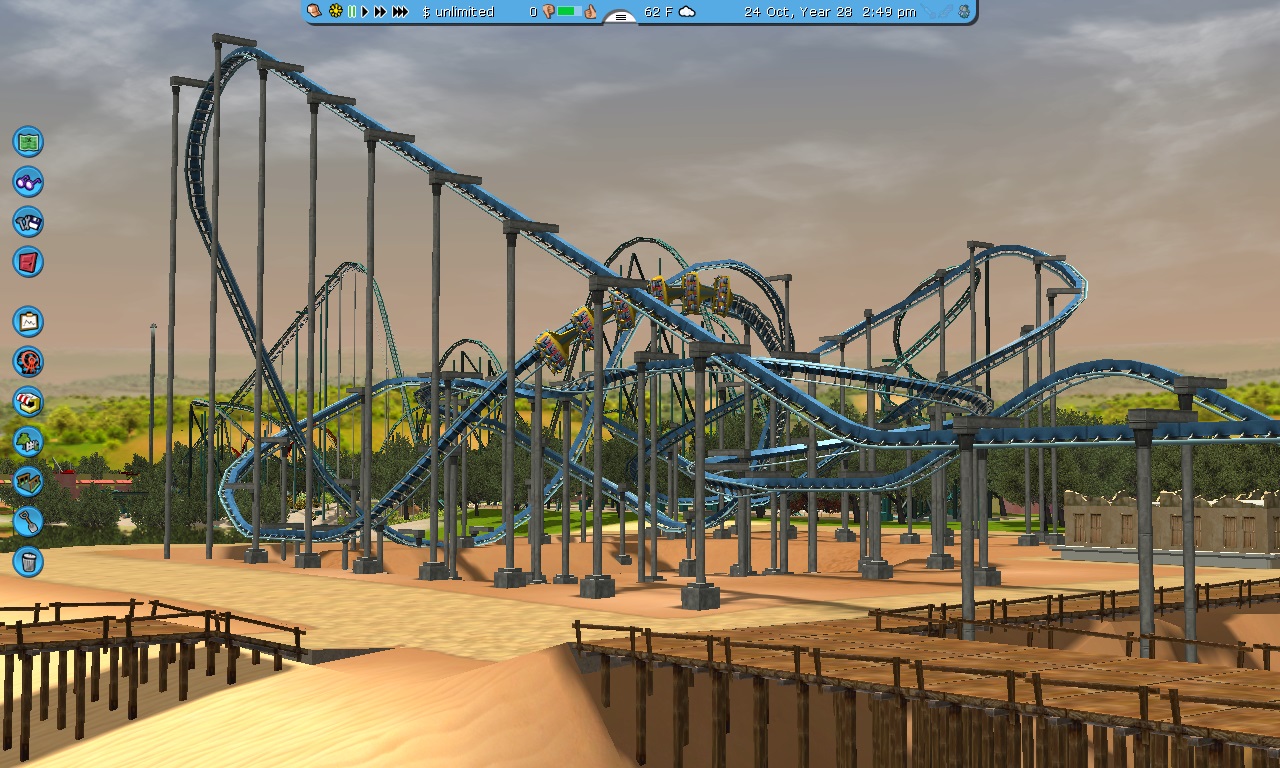Open the park map icon

[x=28, y=142]
